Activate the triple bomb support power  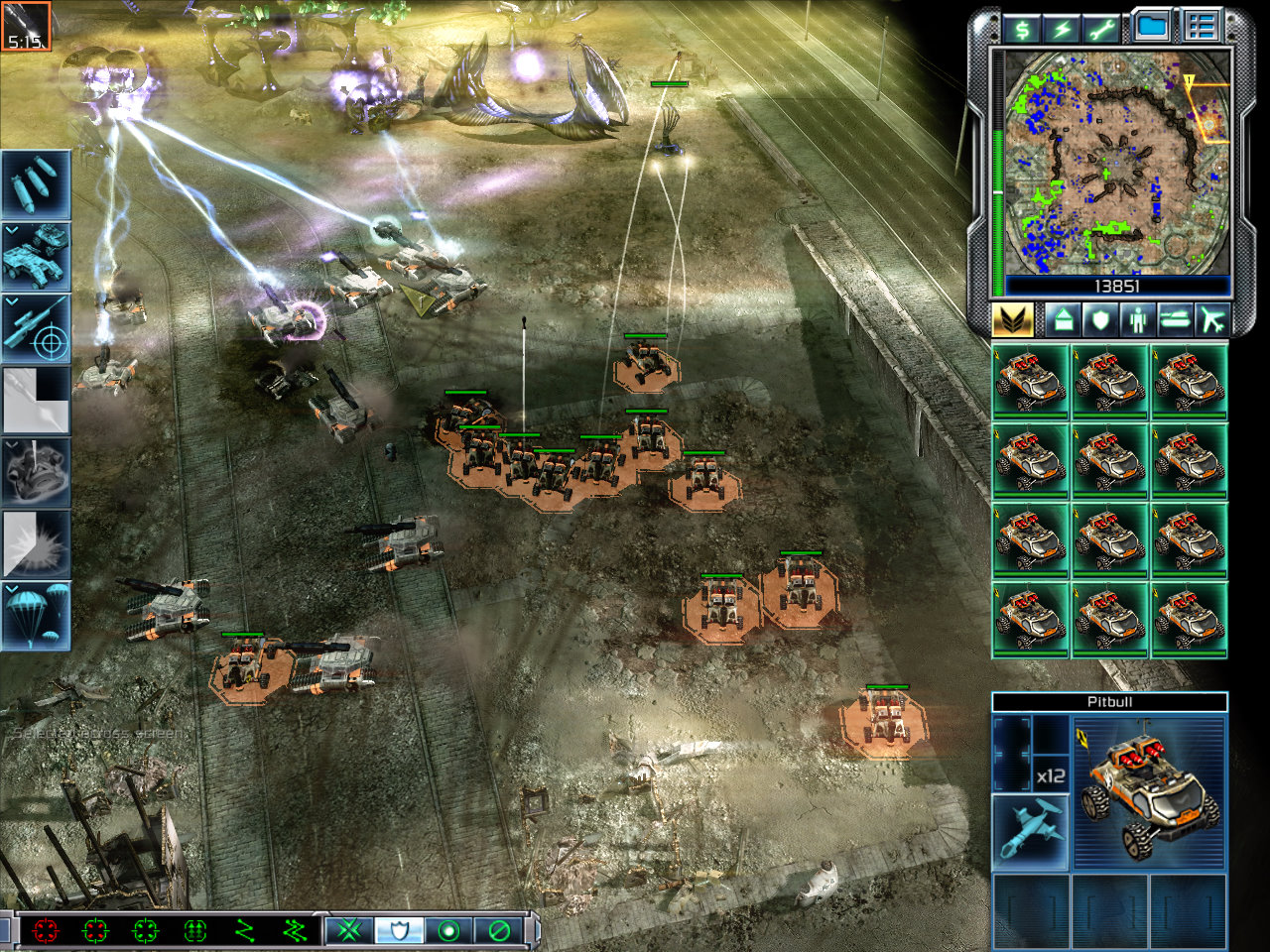point(36,184)
